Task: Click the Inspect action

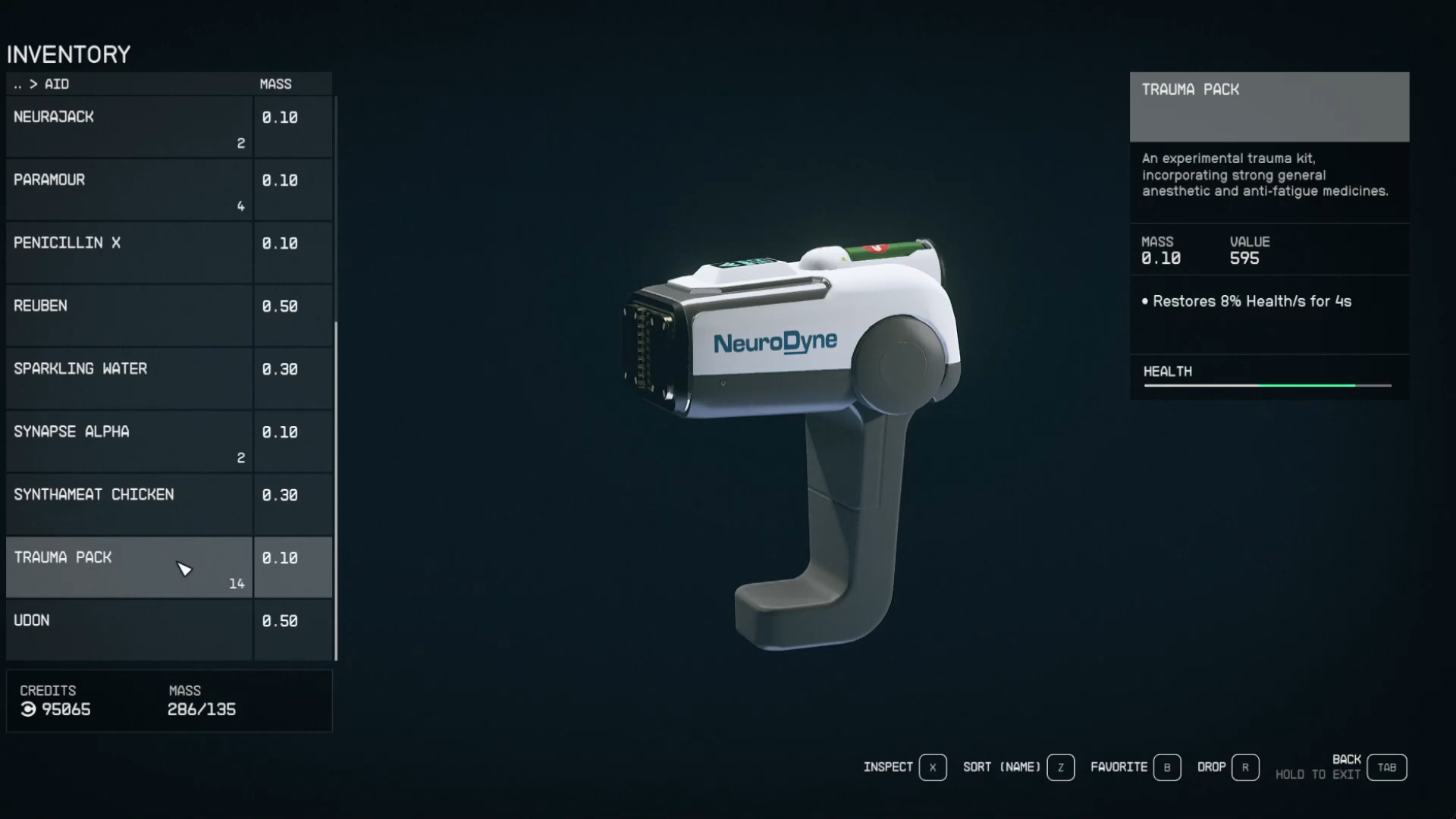Action: coord(932,767)
